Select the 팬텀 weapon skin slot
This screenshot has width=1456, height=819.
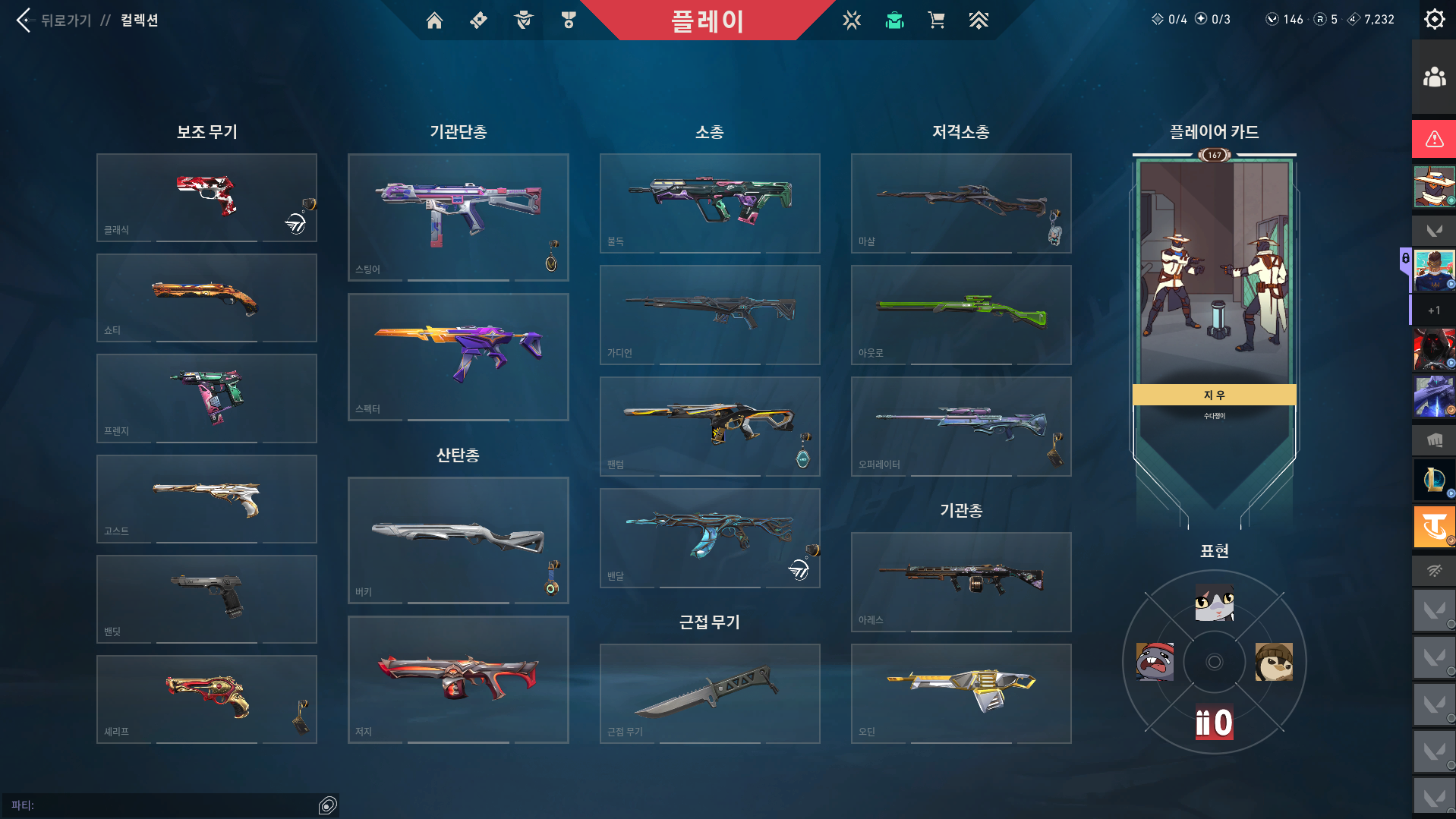pyautogui.click(x=709, y=426)
